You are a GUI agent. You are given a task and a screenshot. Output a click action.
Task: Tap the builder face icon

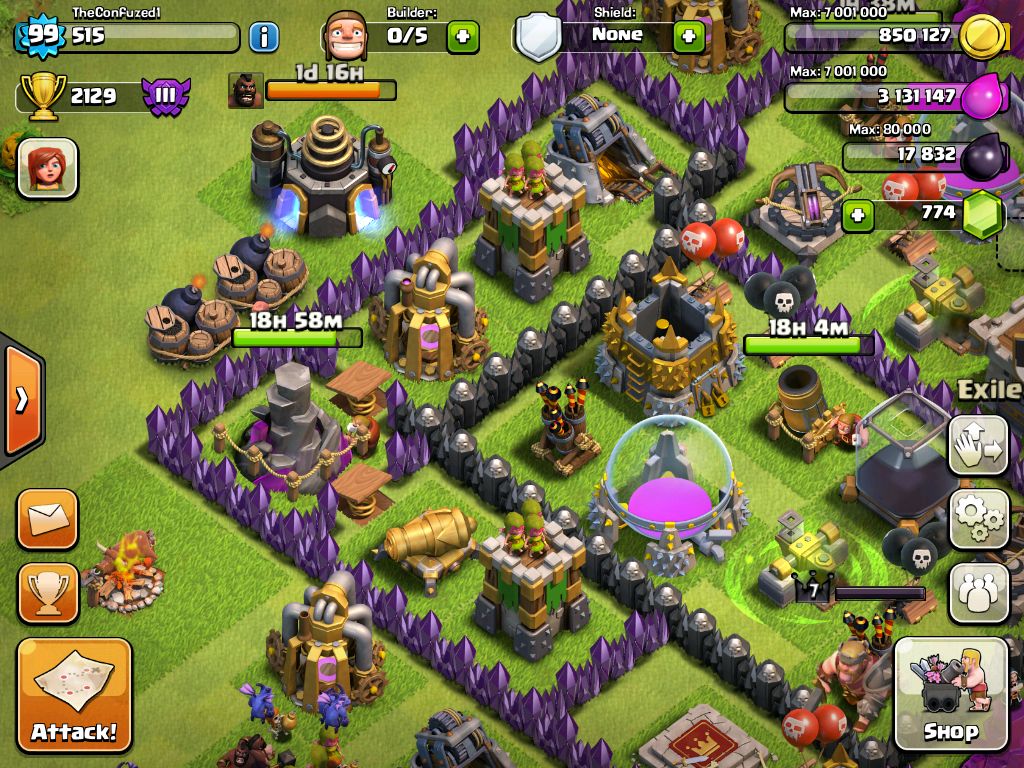345,37
